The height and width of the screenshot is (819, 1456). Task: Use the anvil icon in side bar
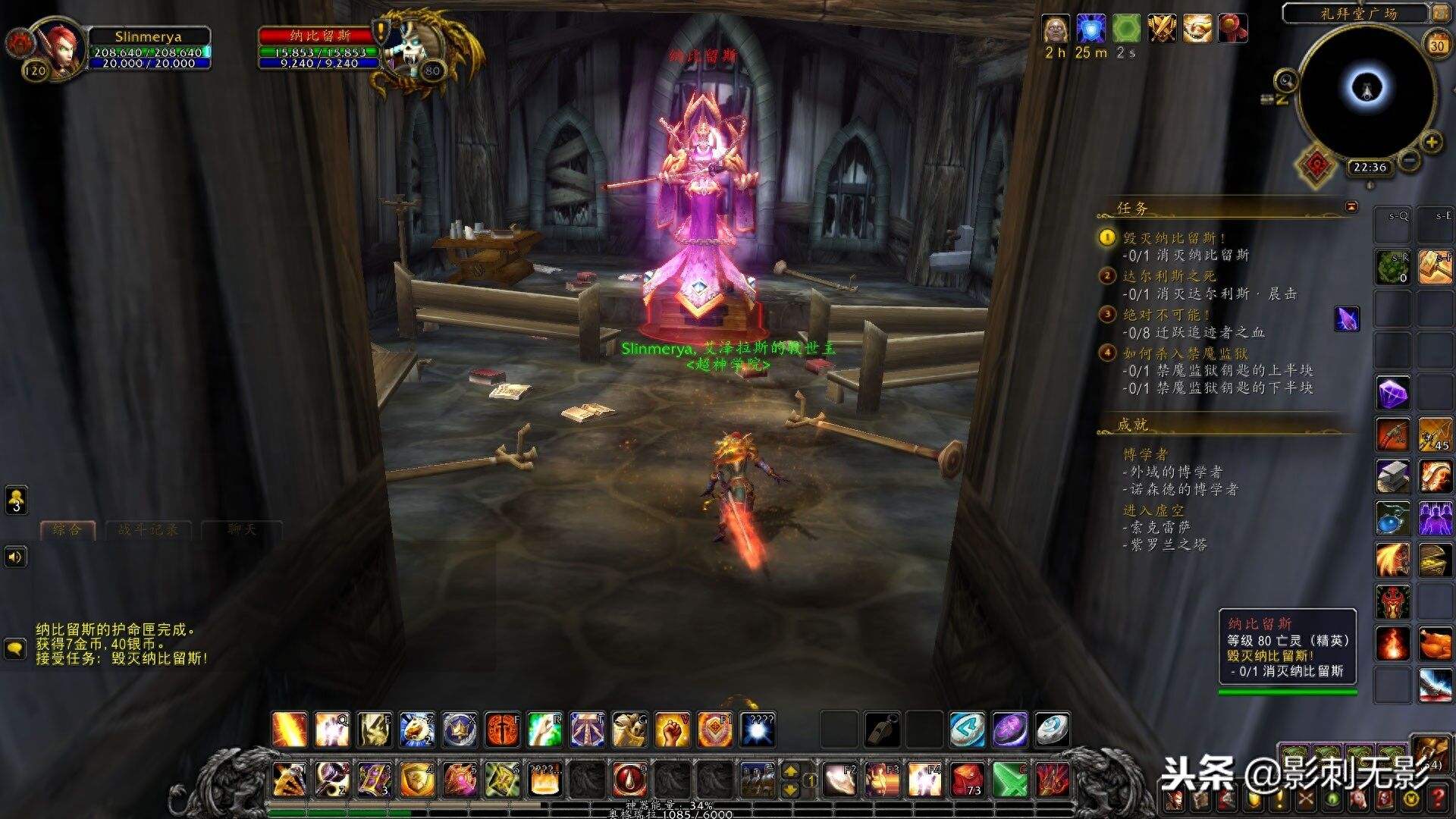tap(1393, 476)
